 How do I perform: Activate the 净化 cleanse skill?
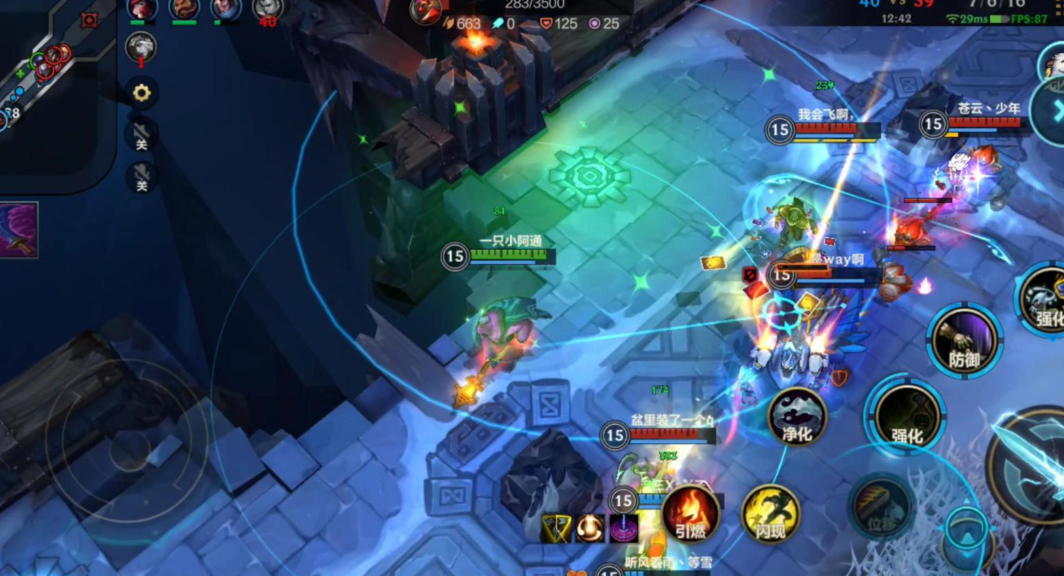pyautogui.click(x=797, y=416)
